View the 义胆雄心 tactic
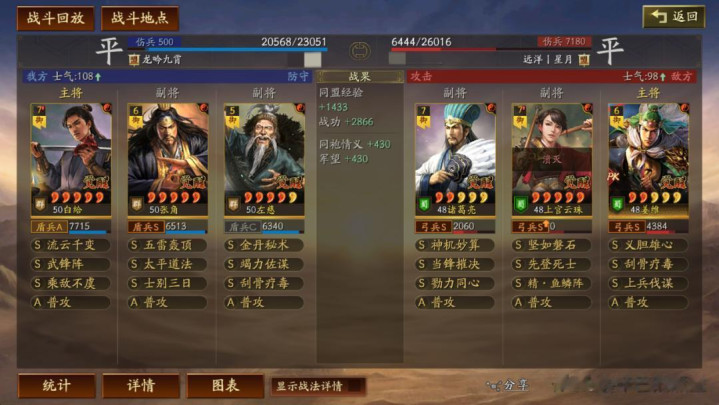 (648, 245)
